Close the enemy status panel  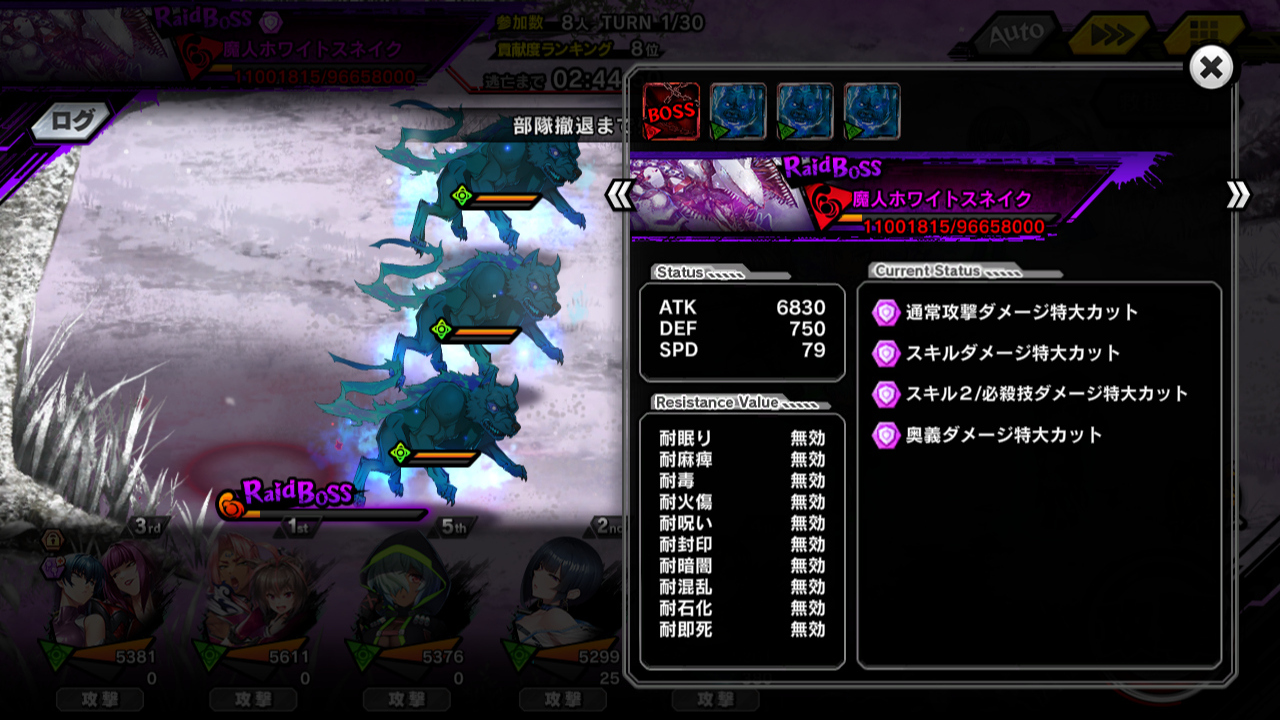tap(1211, 68)
